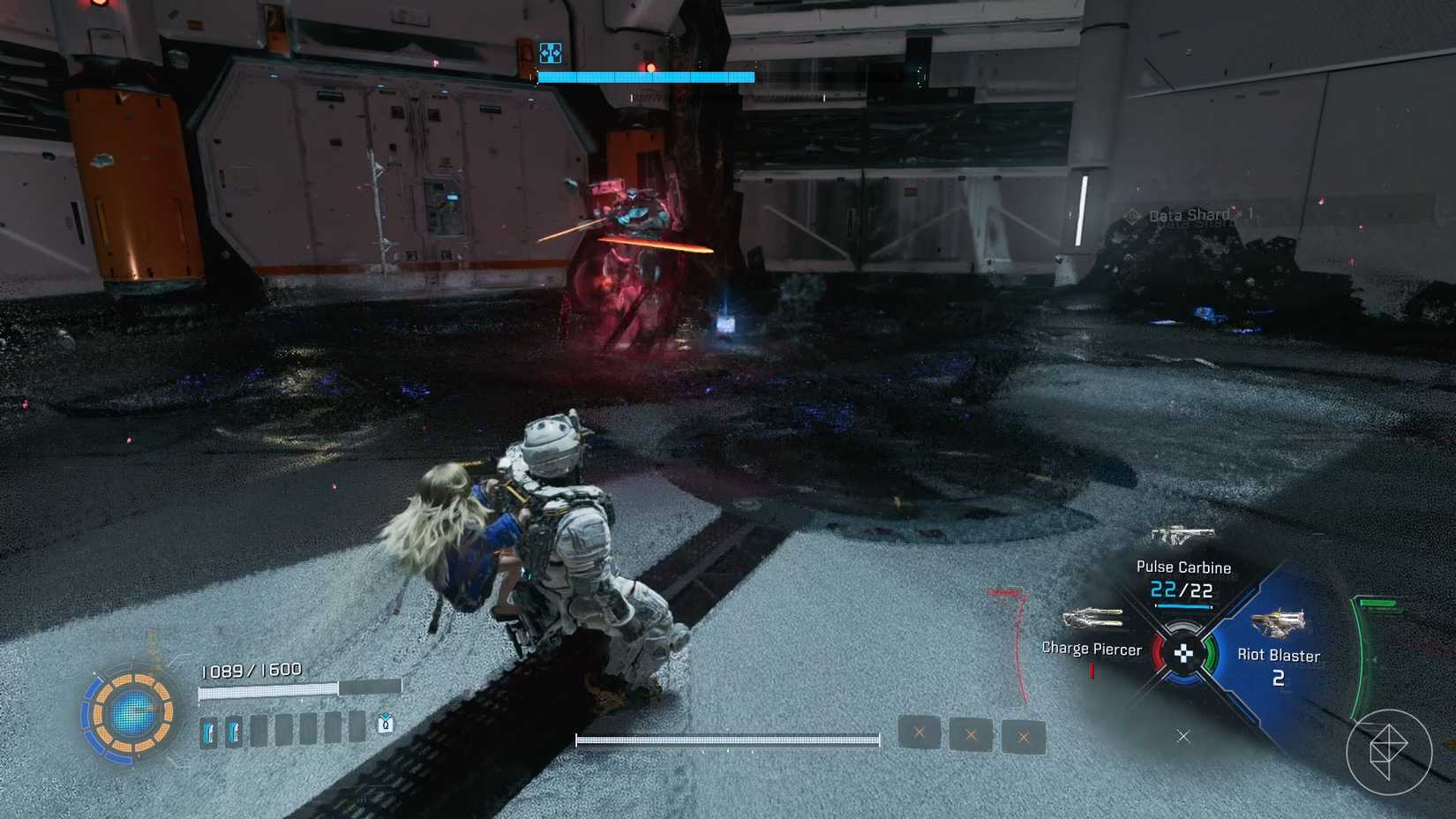Viewport: 1456px width, 819px height.
Task: Click the first X-marked ability slot
Action: [x=918, y=733]
